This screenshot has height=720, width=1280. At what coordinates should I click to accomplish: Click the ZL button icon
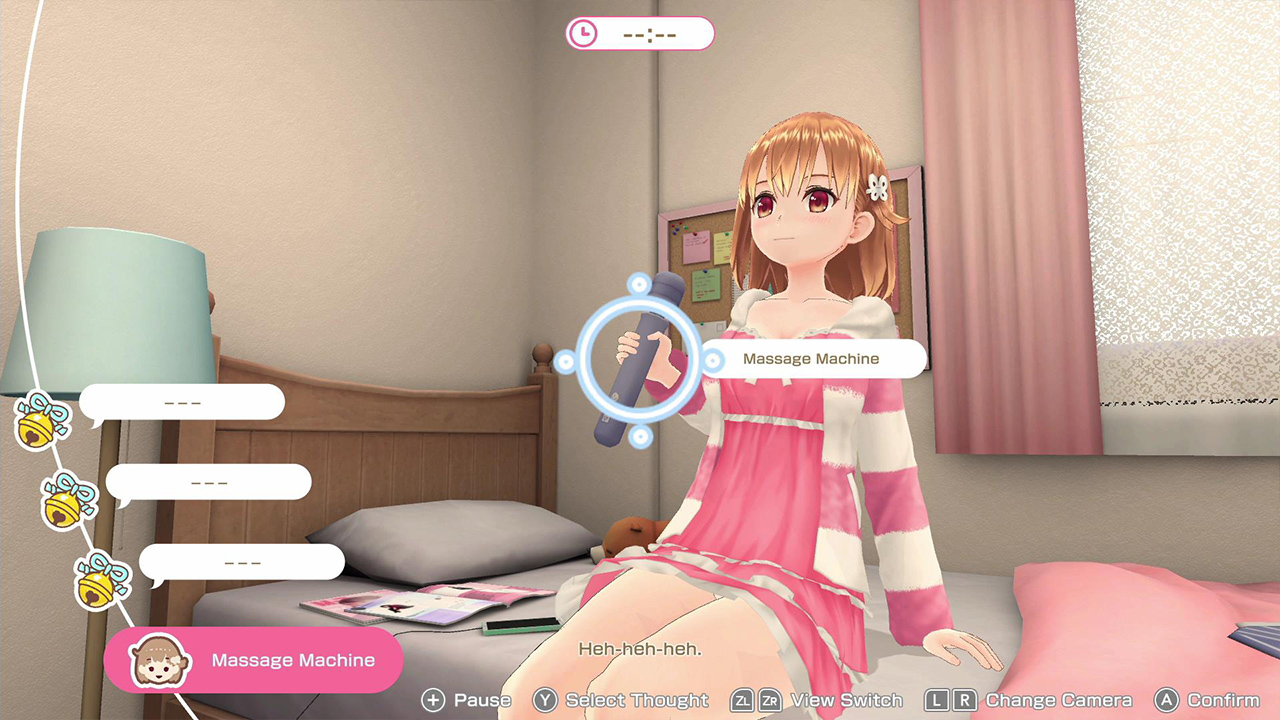742,701
